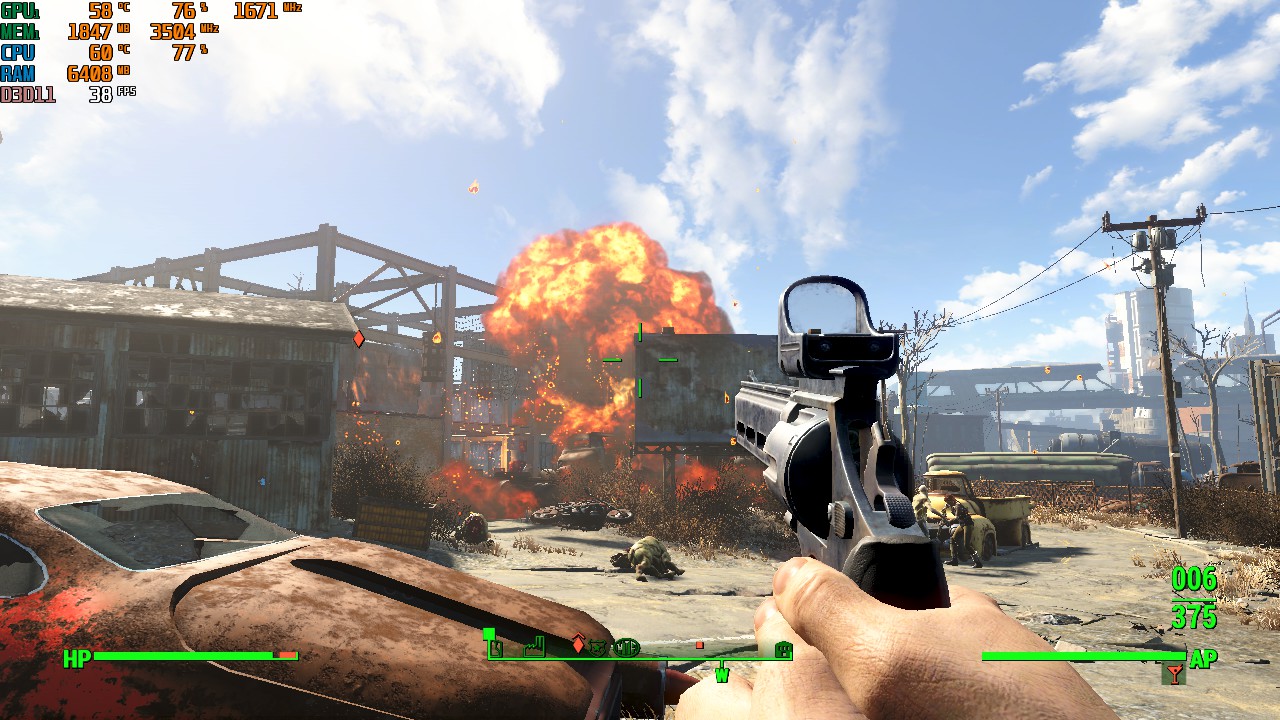Click the red diamond enemy marker on compass
The image size is (1280, 720).
coord(577,644)
